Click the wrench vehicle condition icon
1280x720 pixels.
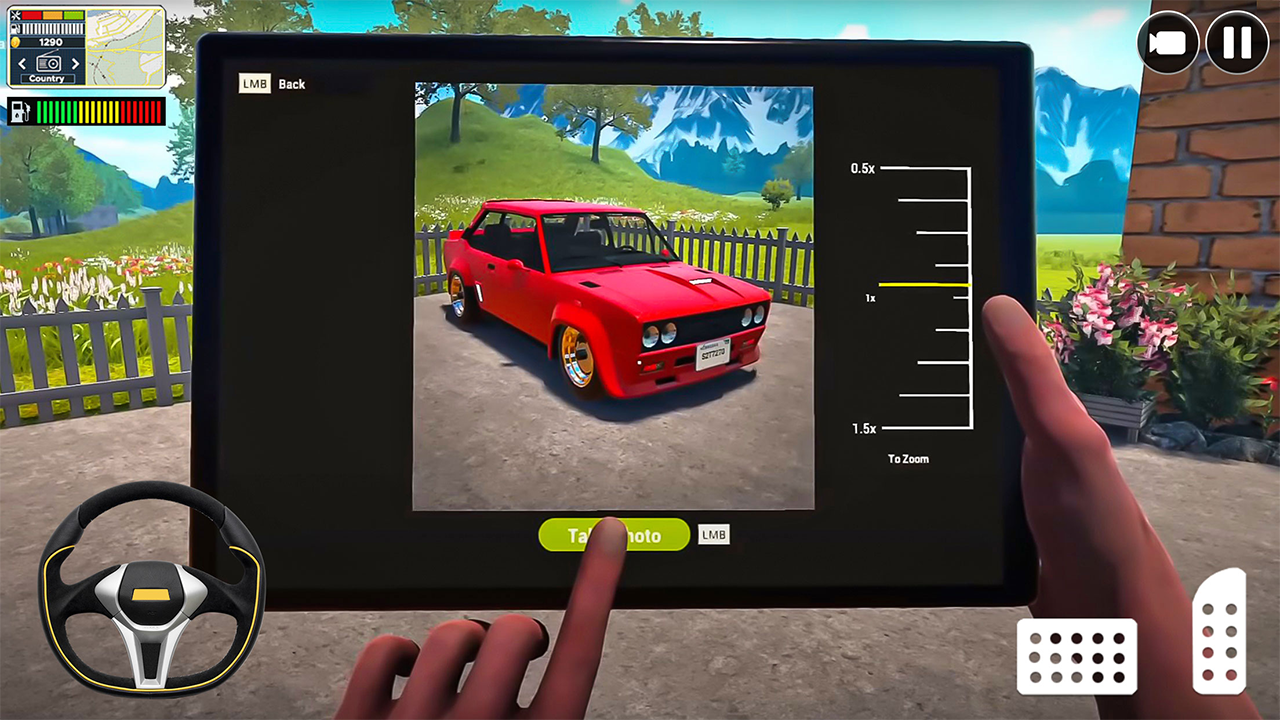(x=16, y=16)
